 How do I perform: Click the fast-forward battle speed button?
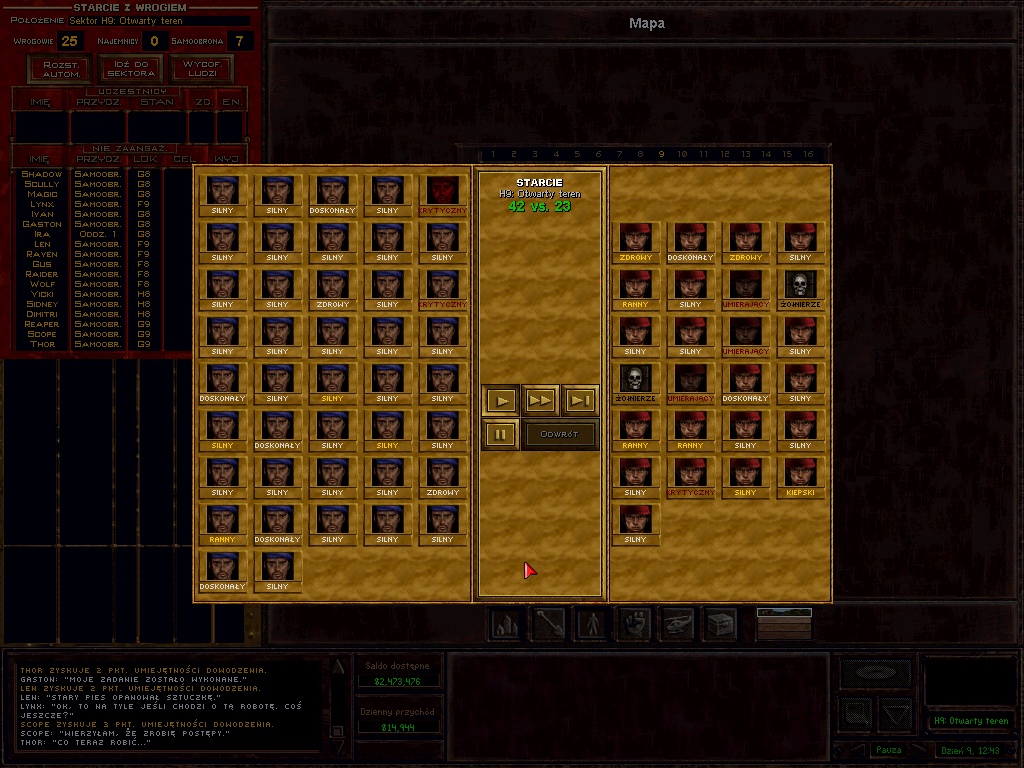[541, 401]
